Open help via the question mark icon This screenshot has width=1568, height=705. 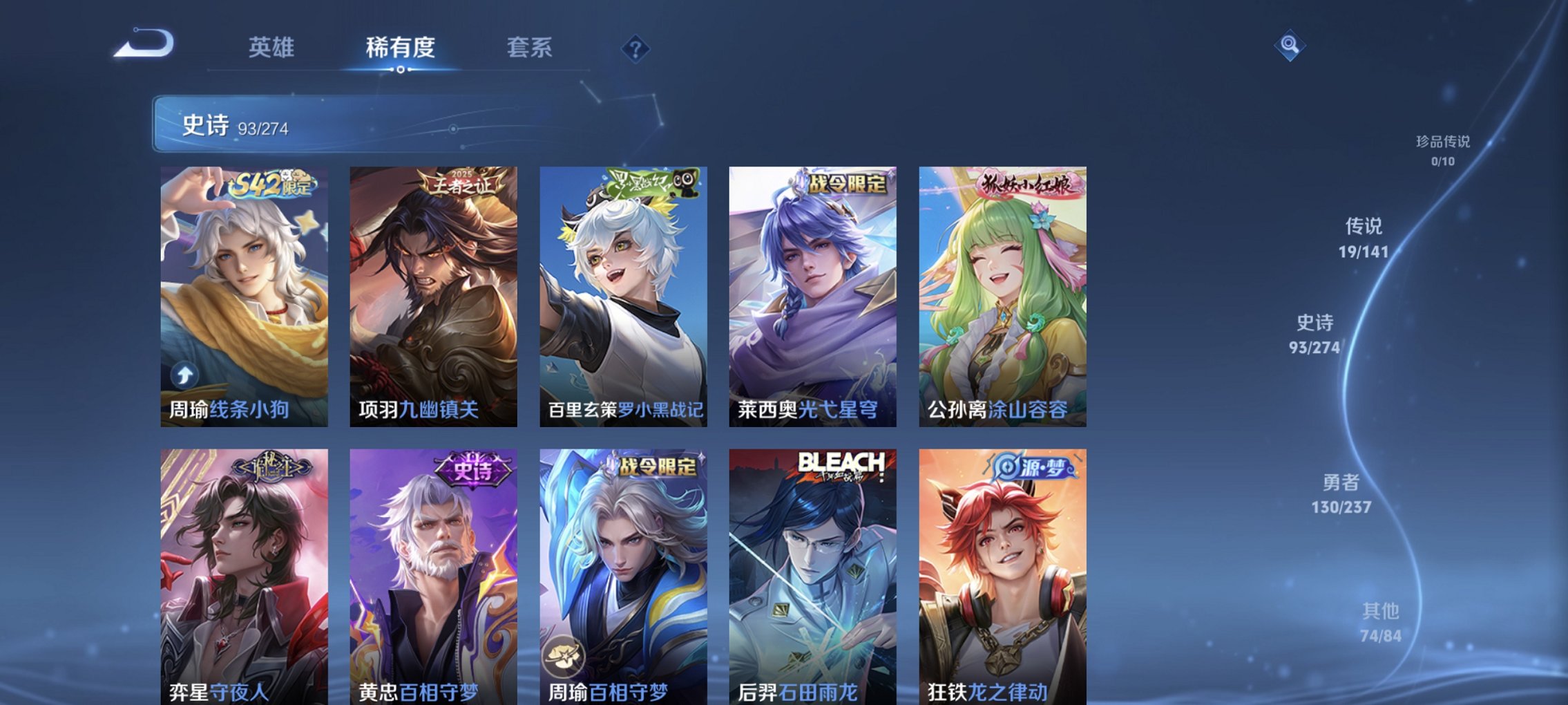[x=635, y=50]
